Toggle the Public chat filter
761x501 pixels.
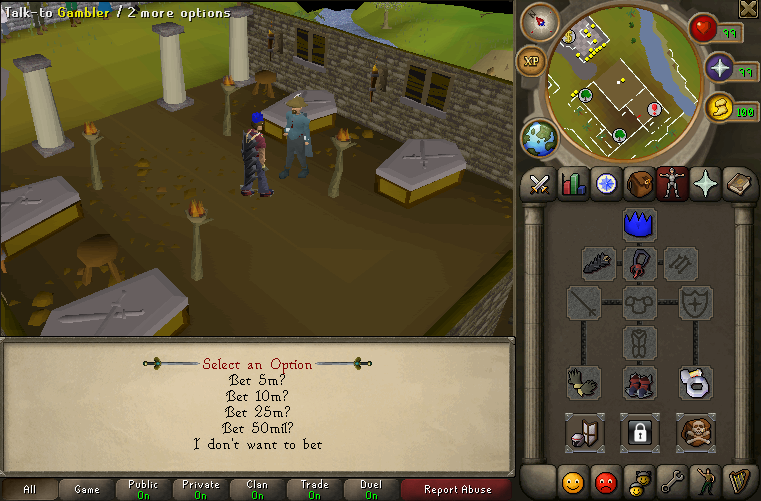(x=143, y=489)
